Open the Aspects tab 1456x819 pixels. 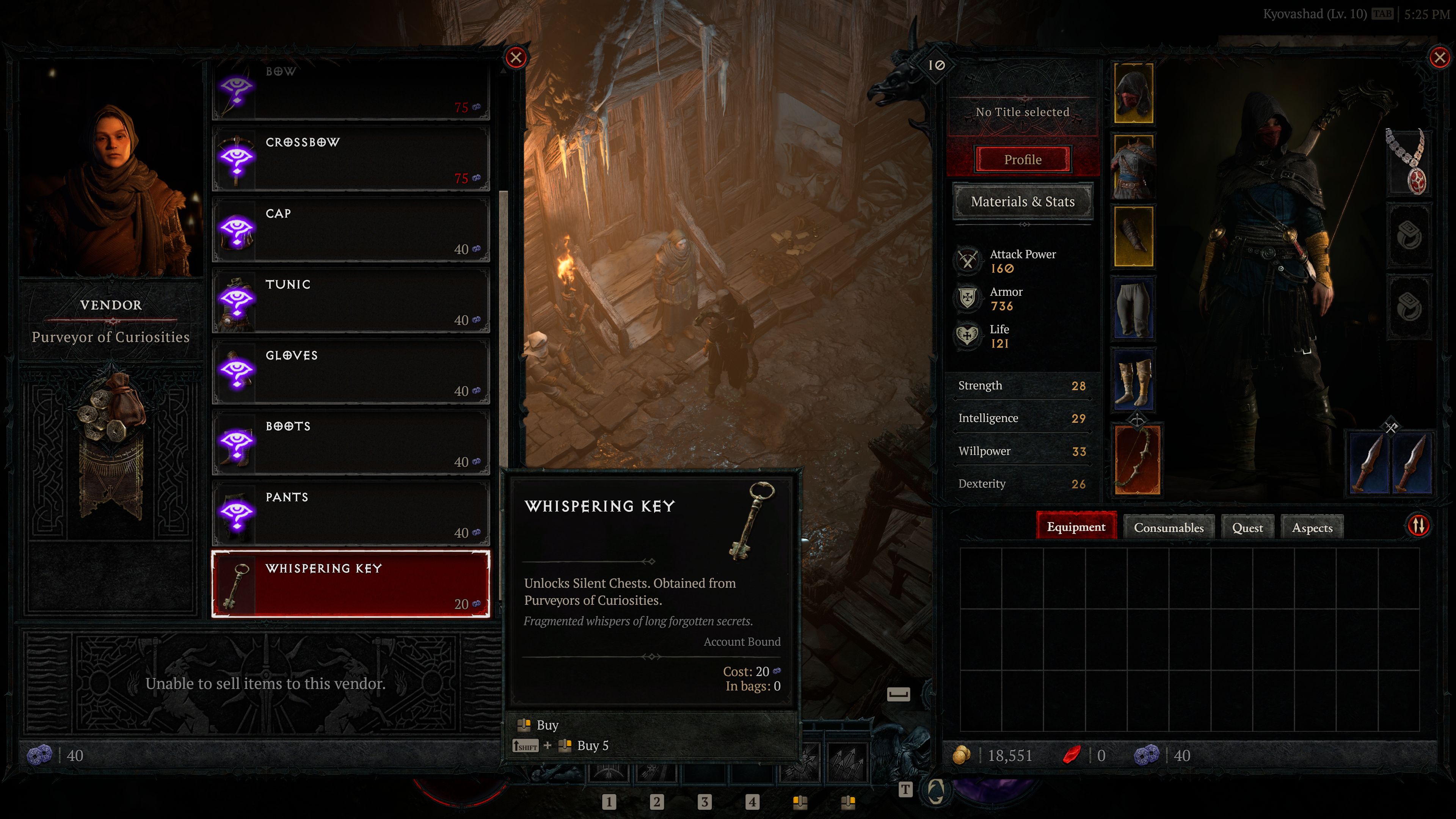click(1312, 527)
